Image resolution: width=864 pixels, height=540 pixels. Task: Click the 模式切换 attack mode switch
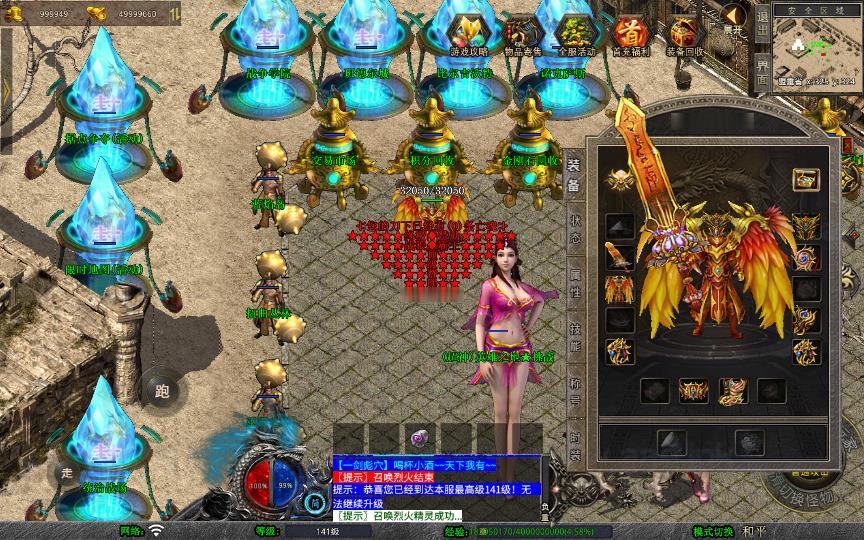click(713, 531)
